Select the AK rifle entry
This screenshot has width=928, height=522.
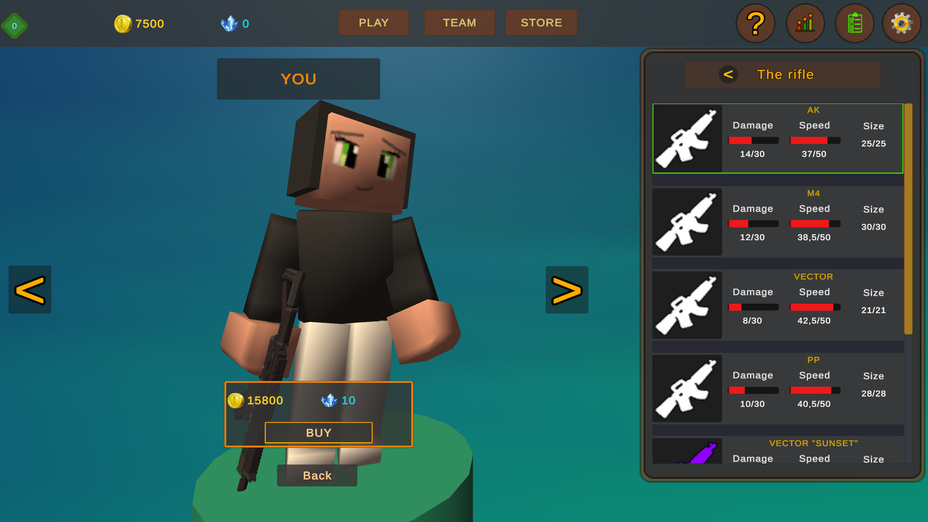click(777, 139)
